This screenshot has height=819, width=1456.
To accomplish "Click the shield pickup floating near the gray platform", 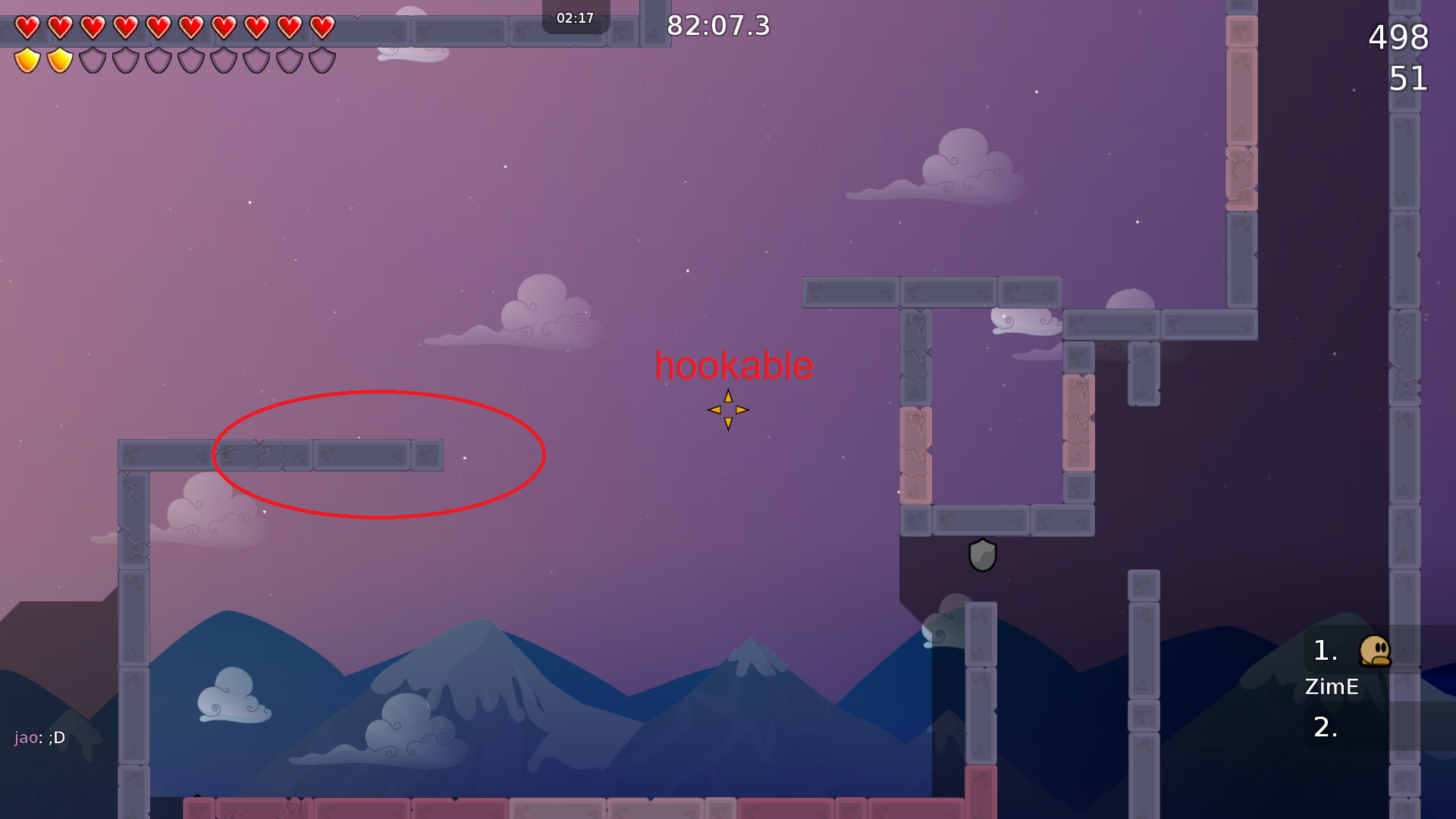I will click(982, 556).
